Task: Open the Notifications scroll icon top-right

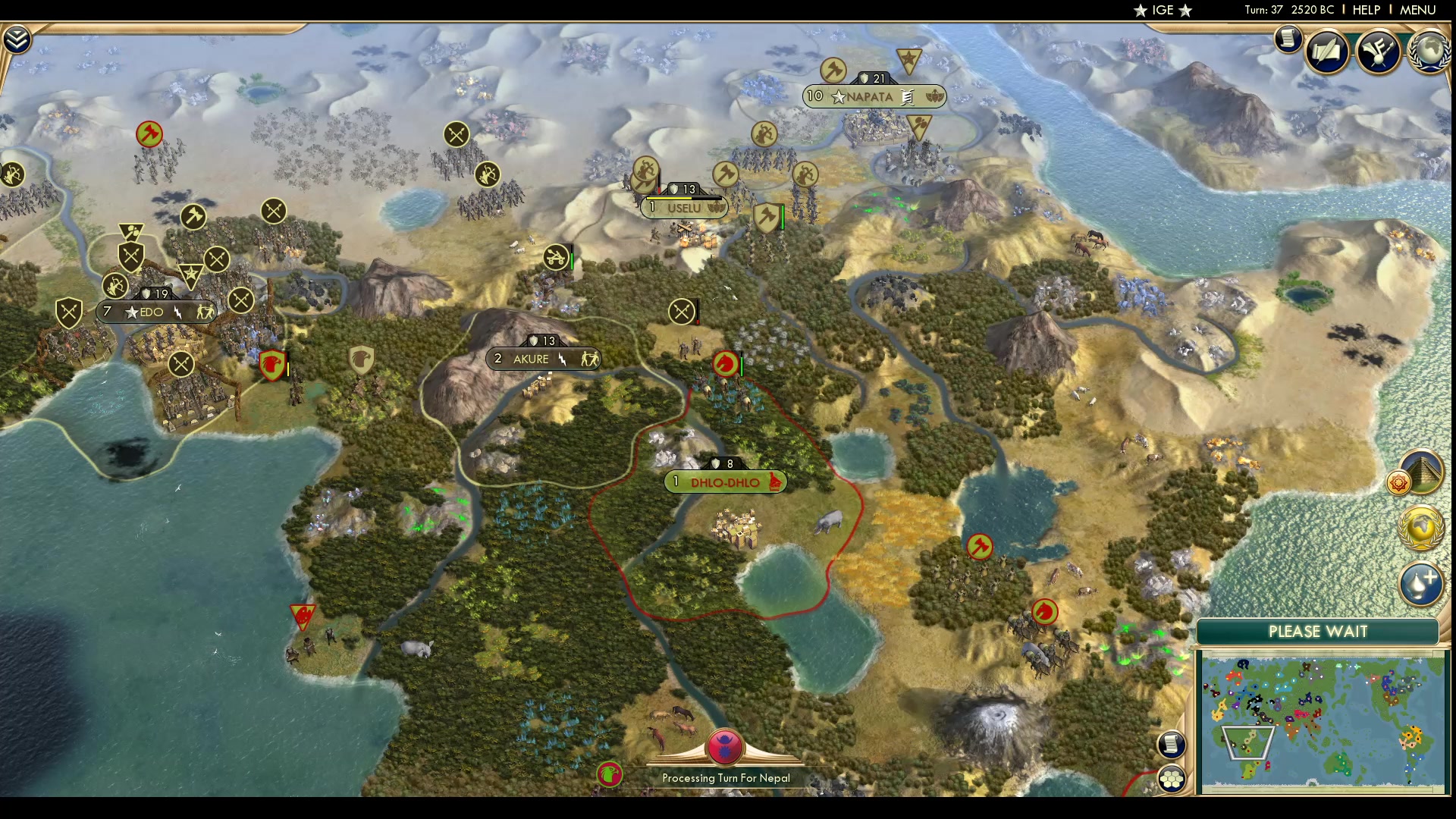Action: [x=1288, y=39]
